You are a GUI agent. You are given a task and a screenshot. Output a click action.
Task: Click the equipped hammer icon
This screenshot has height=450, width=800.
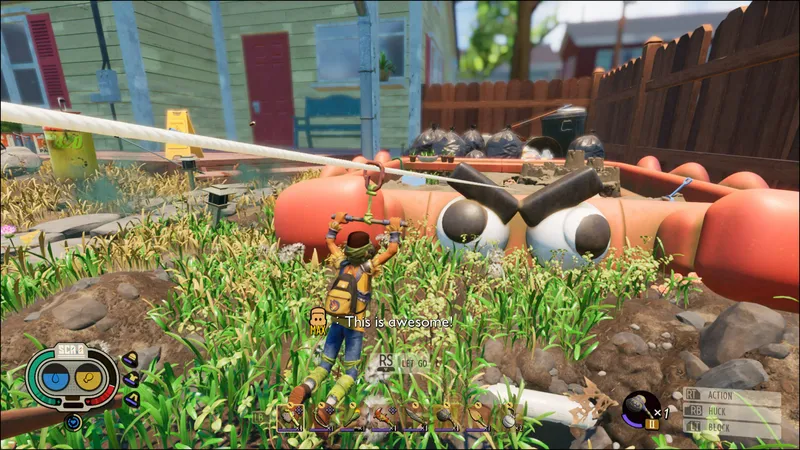coord(637,405)
